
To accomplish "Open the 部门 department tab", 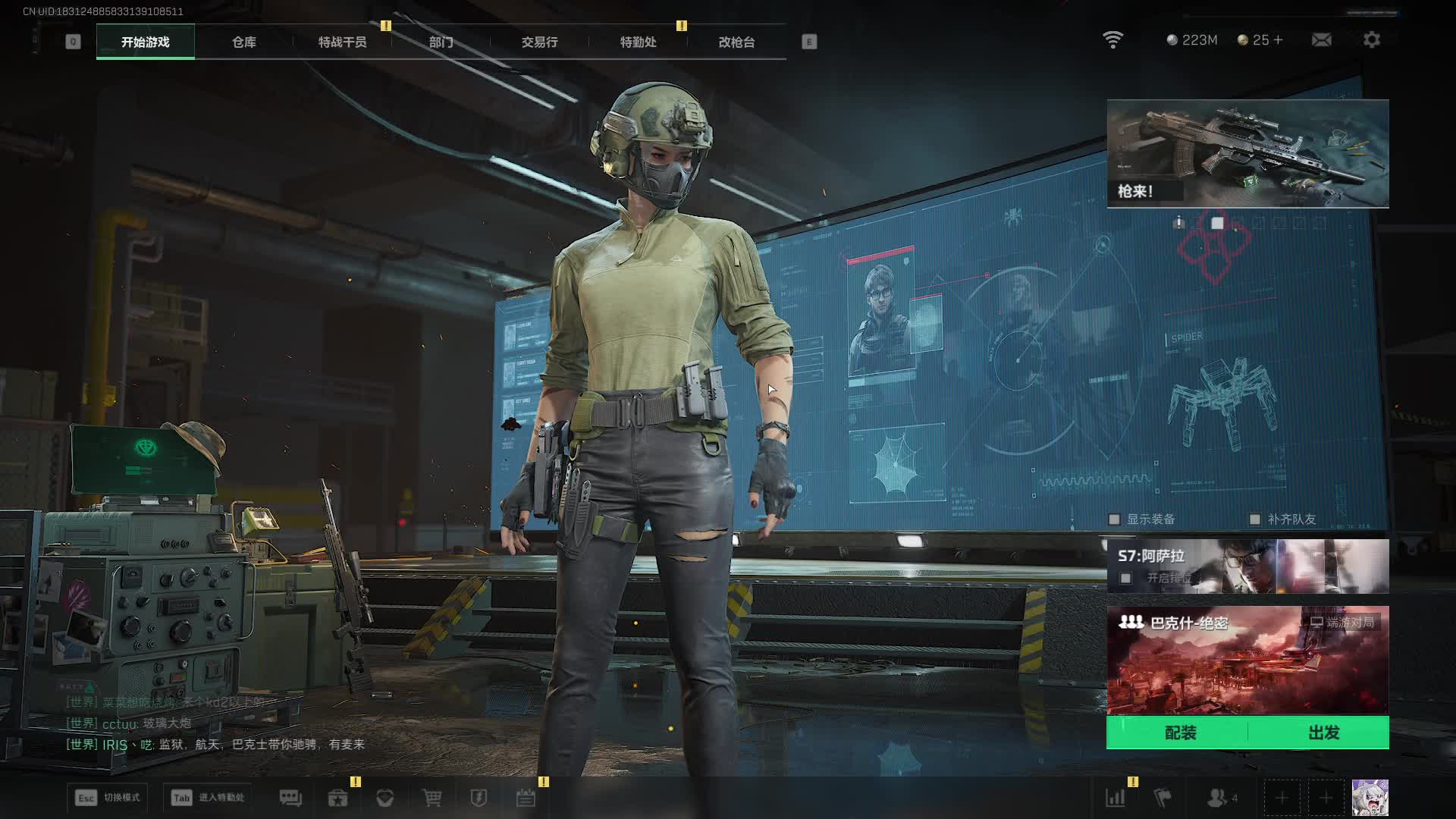I will [x=441, y=42].
